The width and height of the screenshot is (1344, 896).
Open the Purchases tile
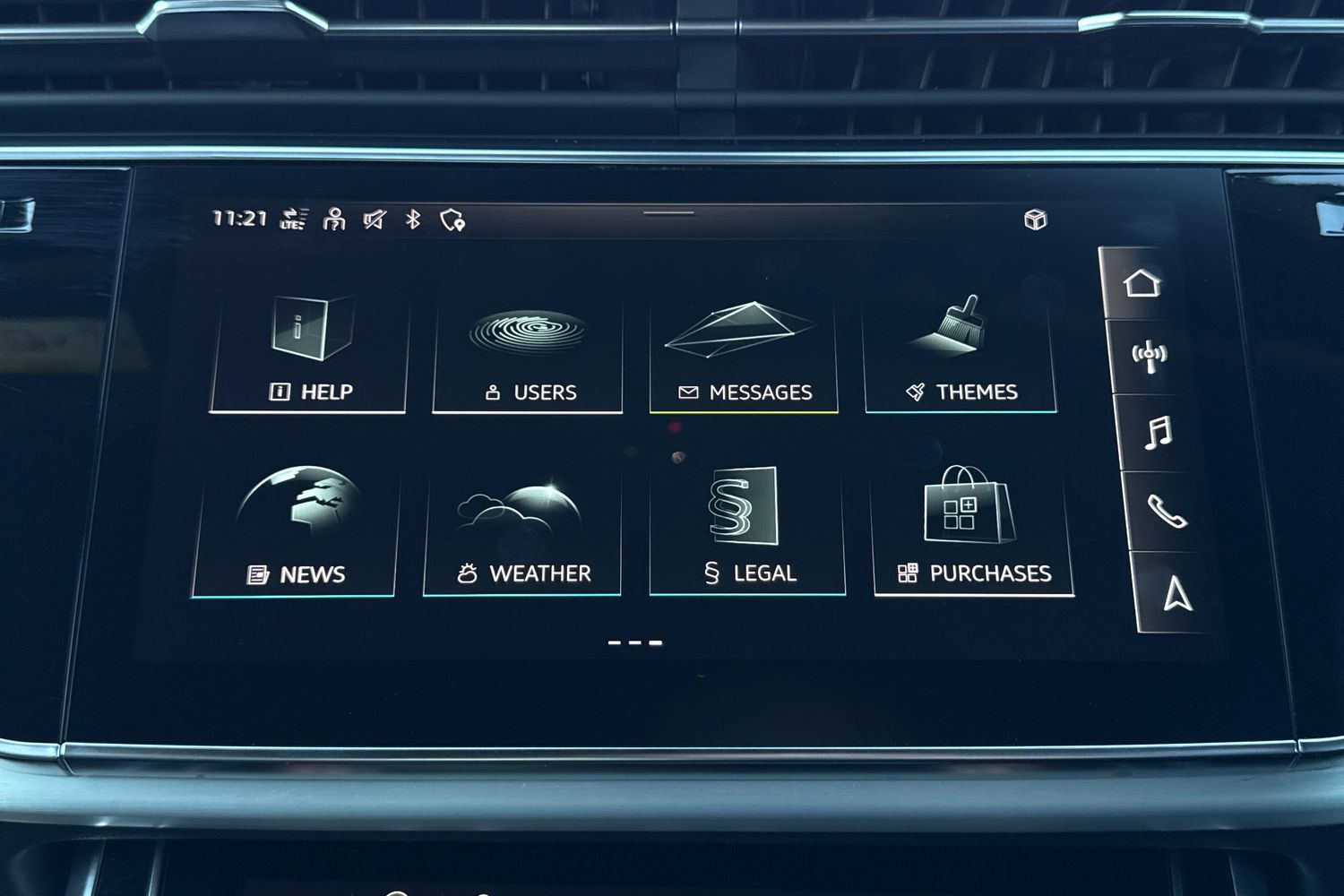click(x=973, y=533)
